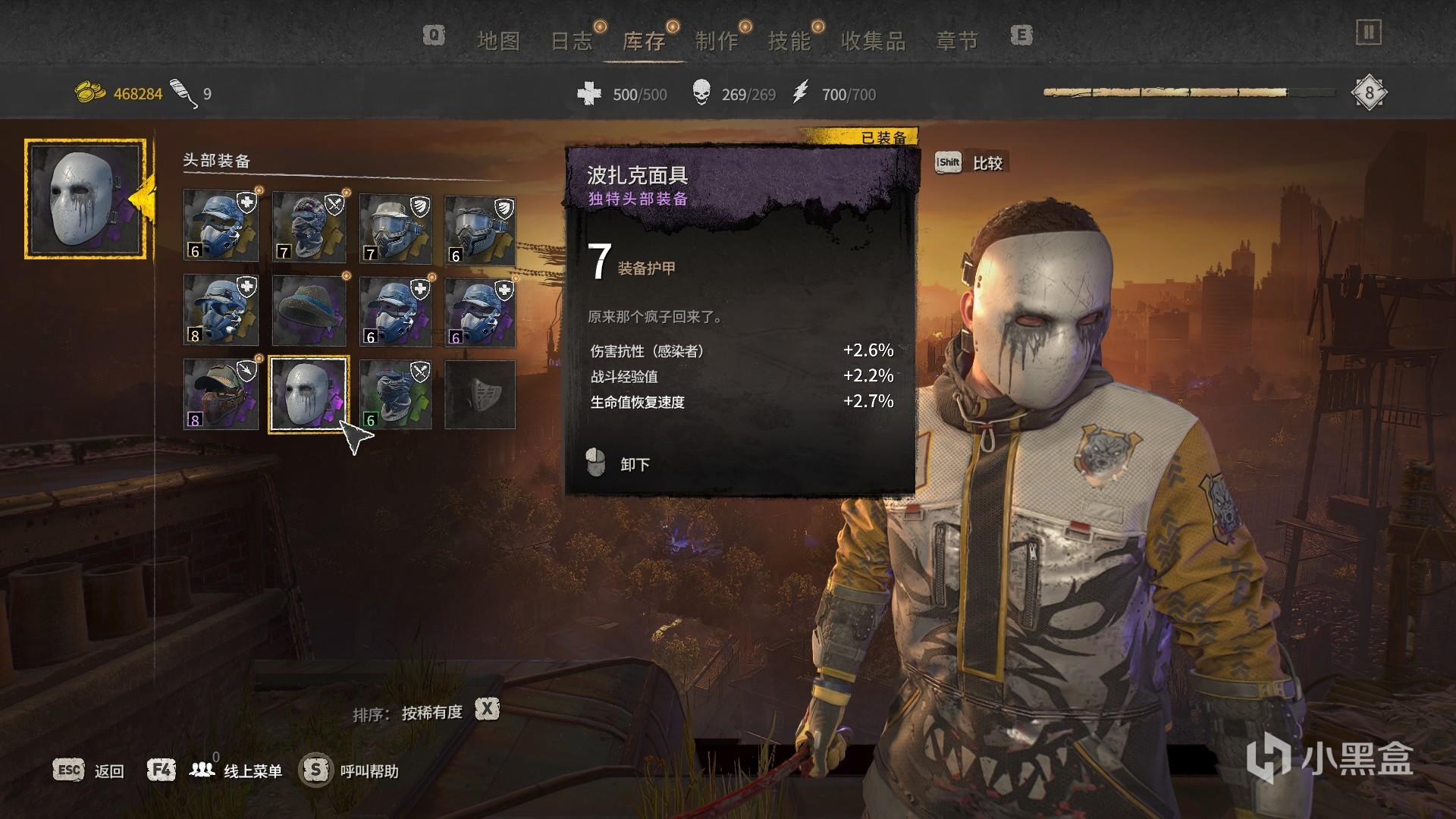
Task: Click the pause icon in the top corner
Action: [x=1369, y=33]
